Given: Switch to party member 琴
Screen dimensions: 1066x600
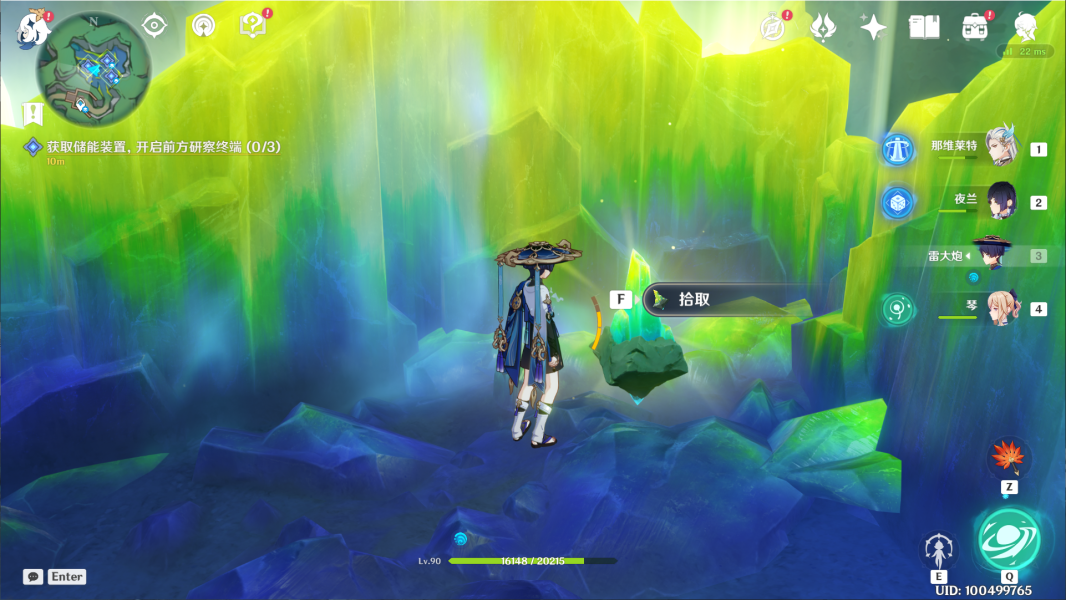Looking at the screenshot, I should (x=1000, y=308).
